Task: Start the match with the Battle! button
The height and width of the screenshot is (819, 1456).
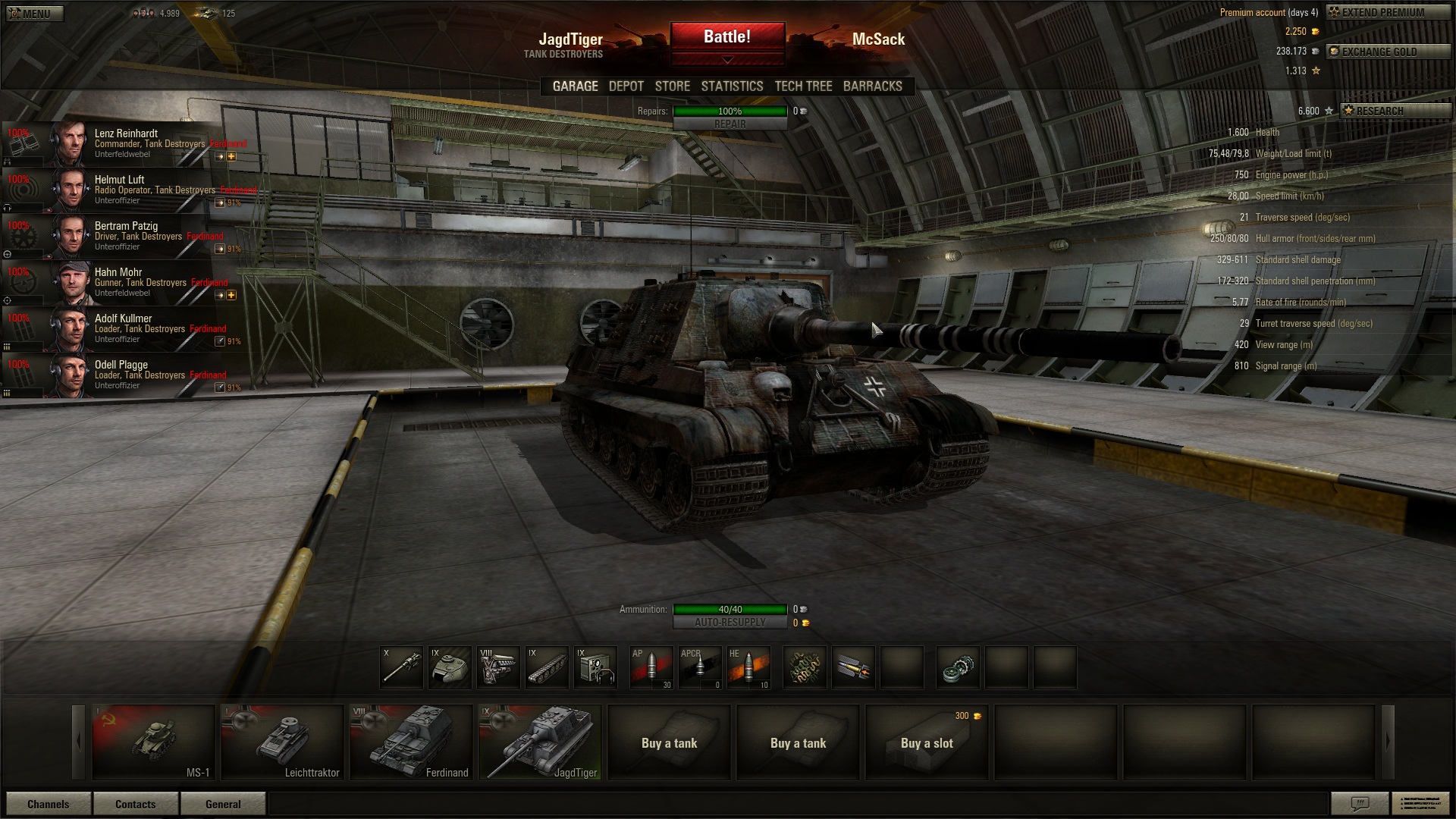Action: pyautogui.click(x=727, y=37)
